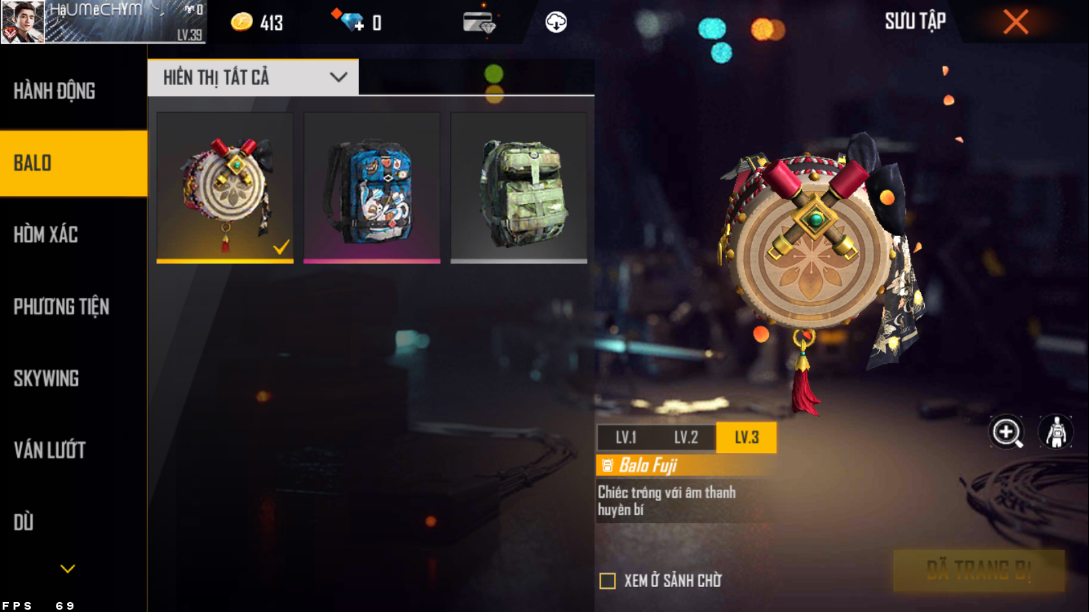
Task: Switch to the Ván Lướt category
Action: (x=49, y=451)
